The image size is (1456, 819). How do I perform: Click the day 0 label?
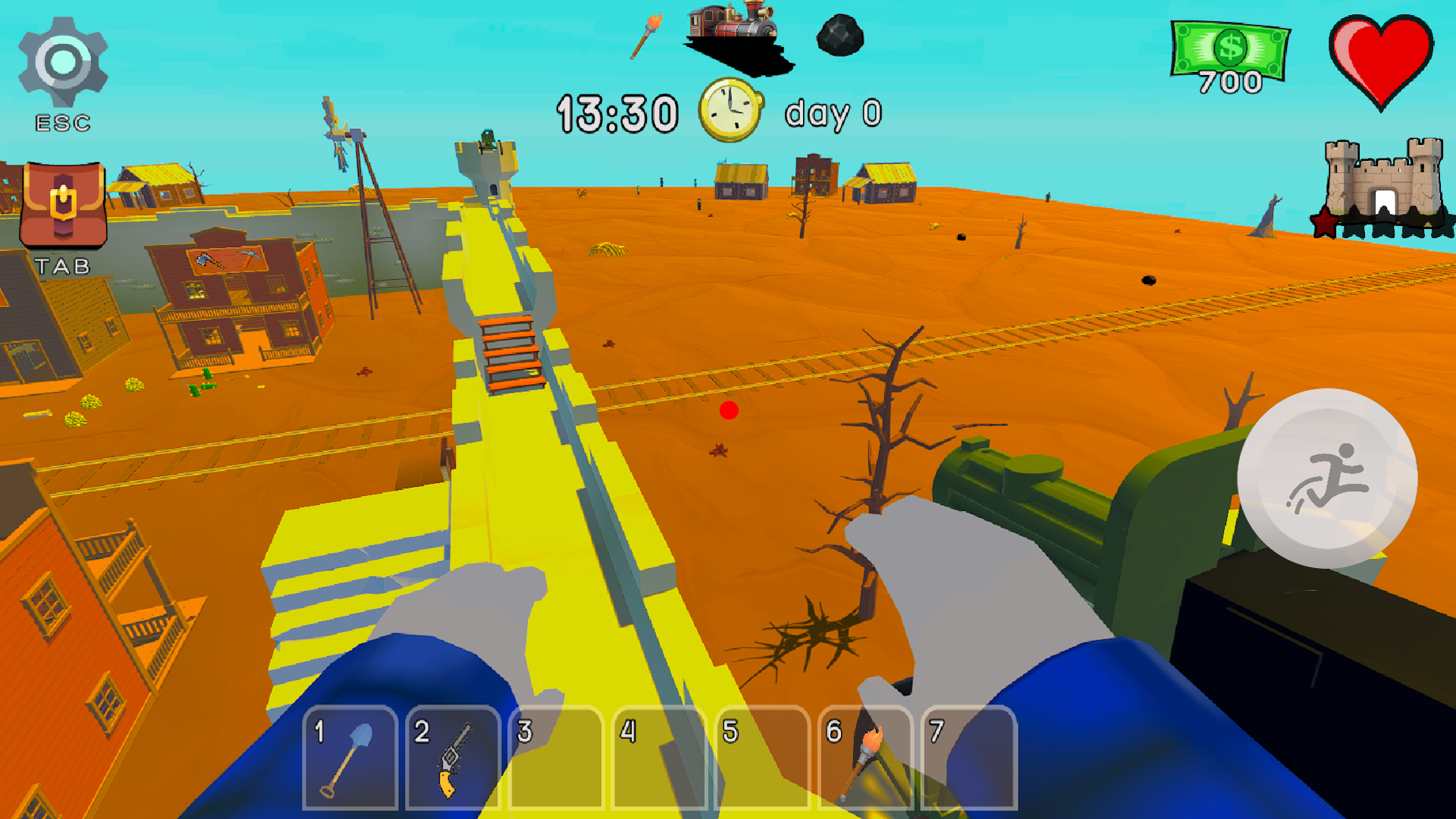coord(833,112)
